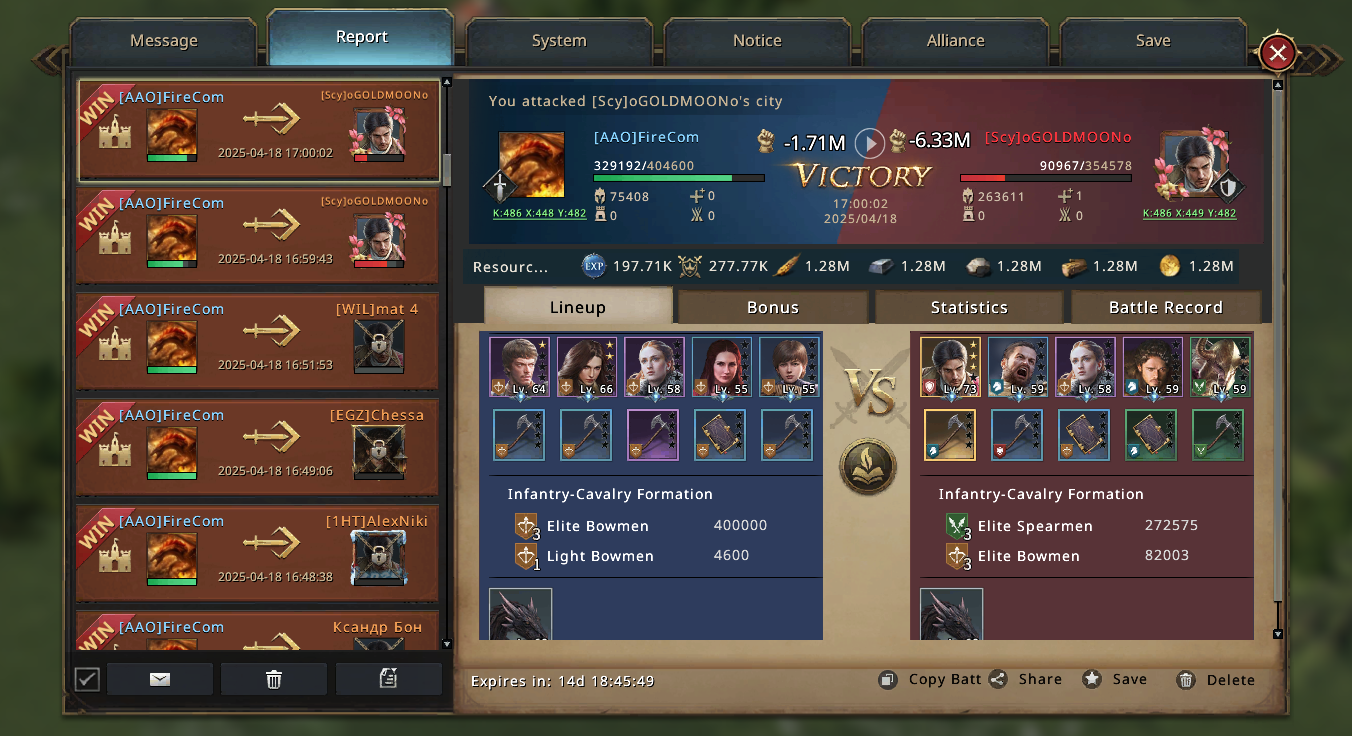The height and width of the screenshot is (736, 1352).
Task: View the Statistics tab
Action: [968, 307]
